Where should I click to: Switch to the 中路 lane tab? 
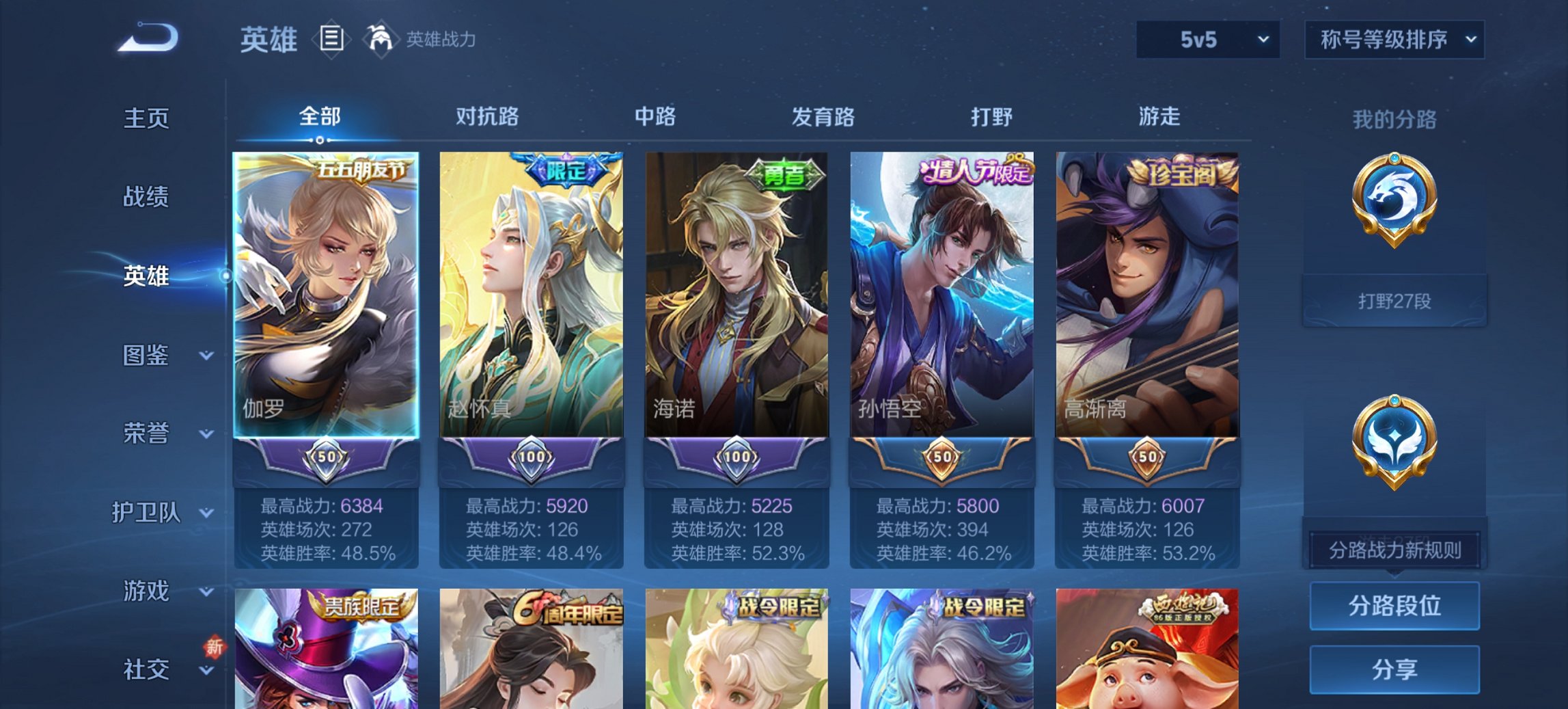pyautogui.click(x=655, y=117)
